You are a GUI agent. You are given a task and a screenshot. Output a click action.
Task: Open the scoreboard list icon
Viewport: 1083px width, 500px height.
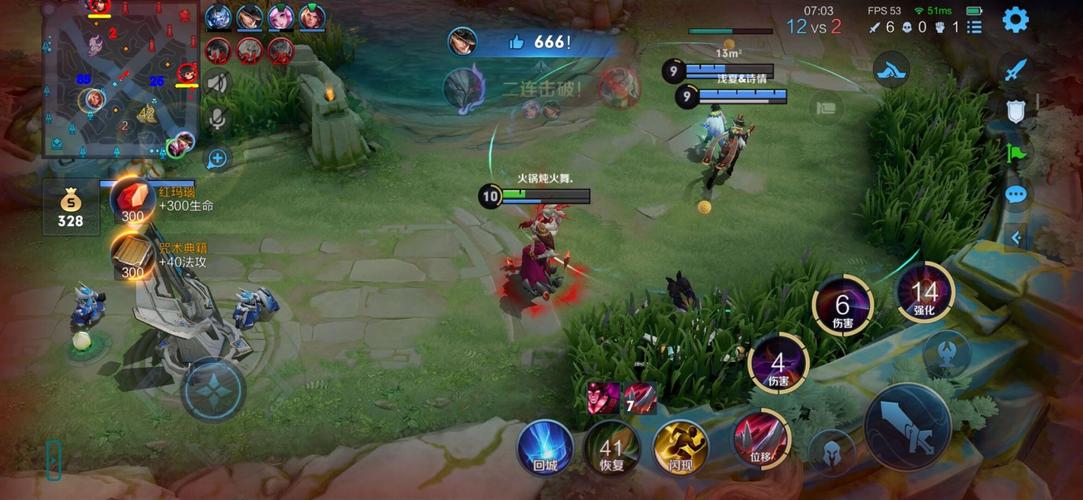(x=975, y=27)
